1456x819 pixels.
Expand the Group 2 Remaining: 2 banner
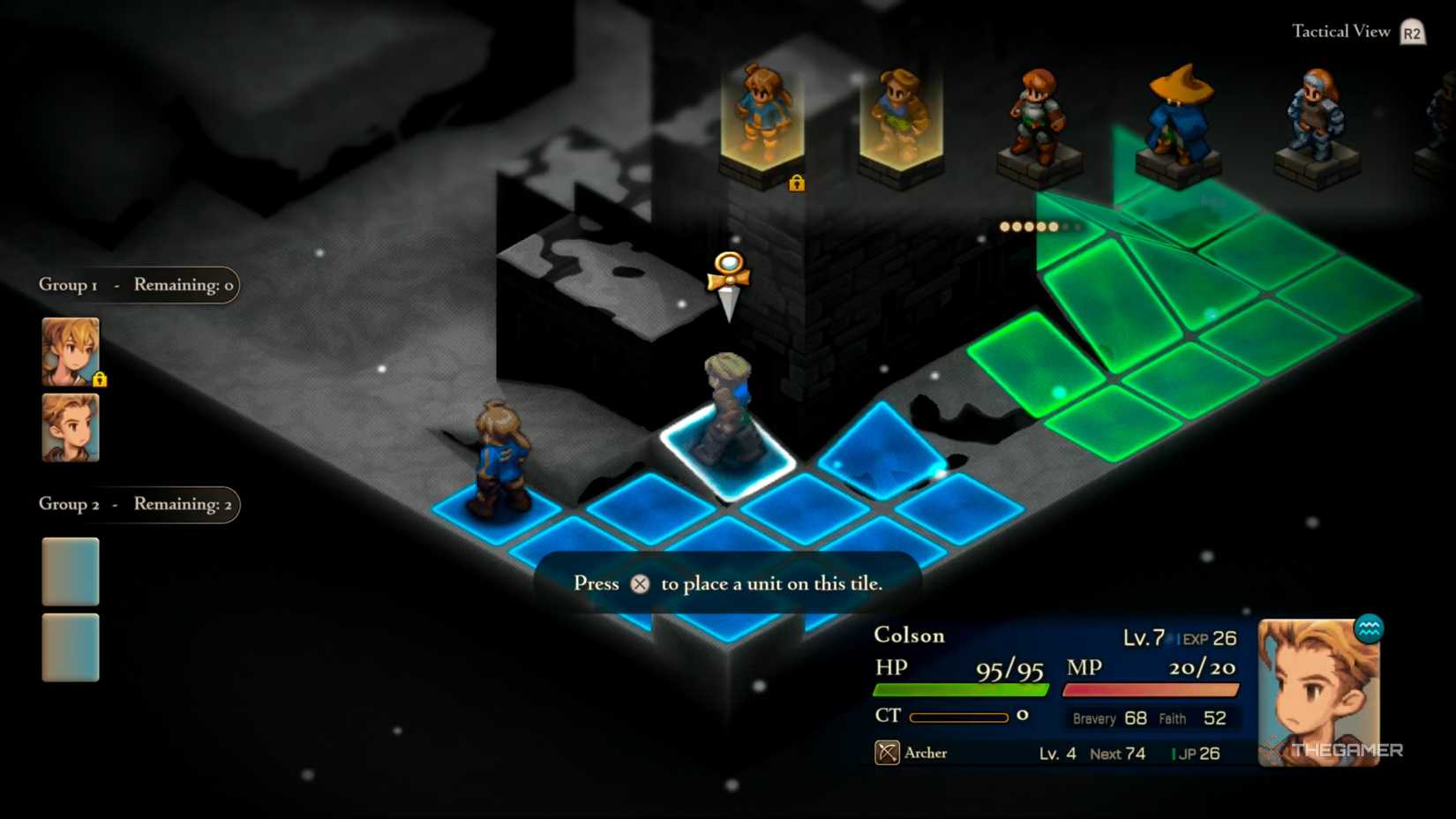137,504
